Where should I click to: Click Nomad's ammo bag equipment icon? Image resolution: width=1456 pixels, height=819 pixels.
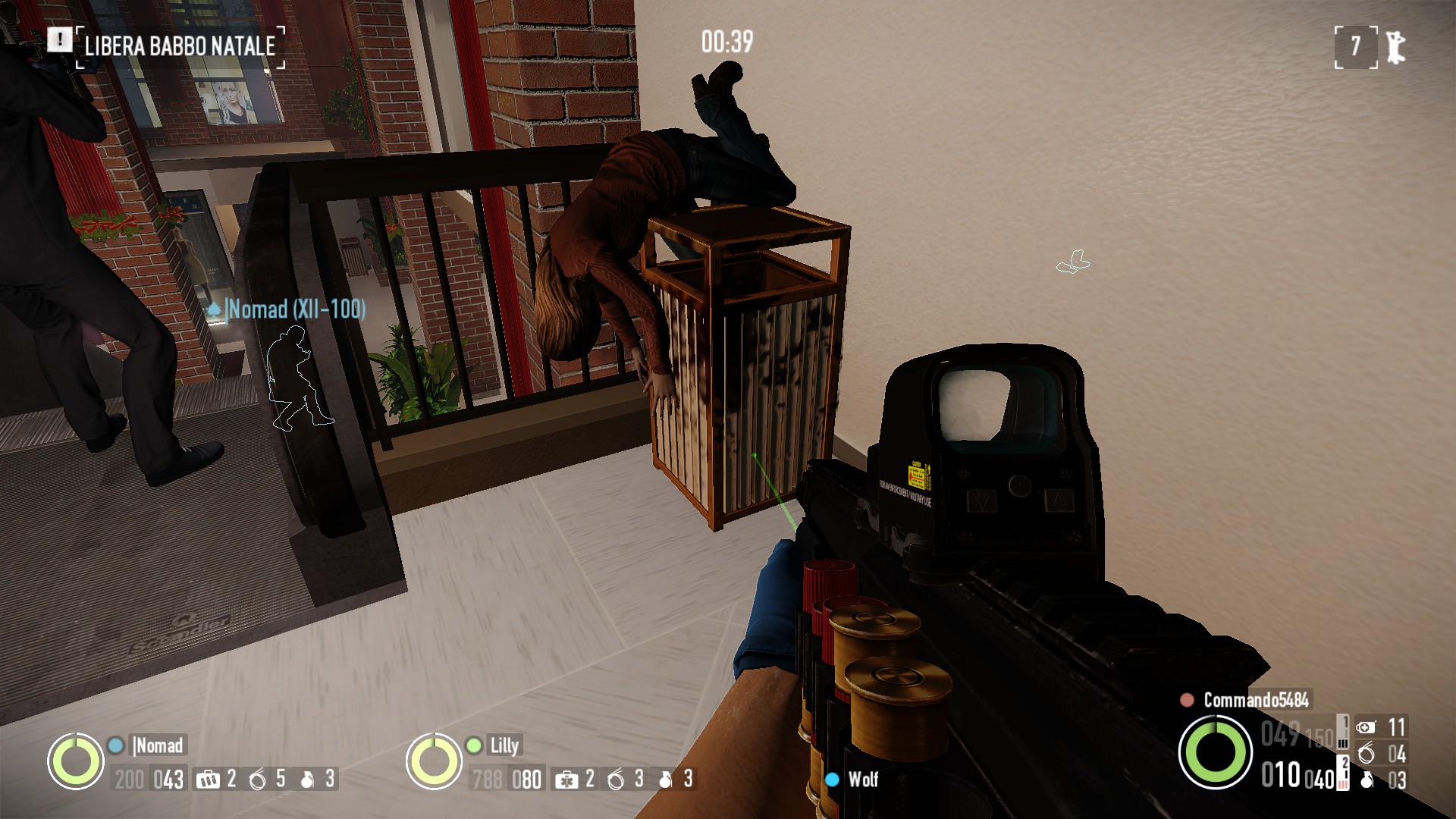coord(207,780)
